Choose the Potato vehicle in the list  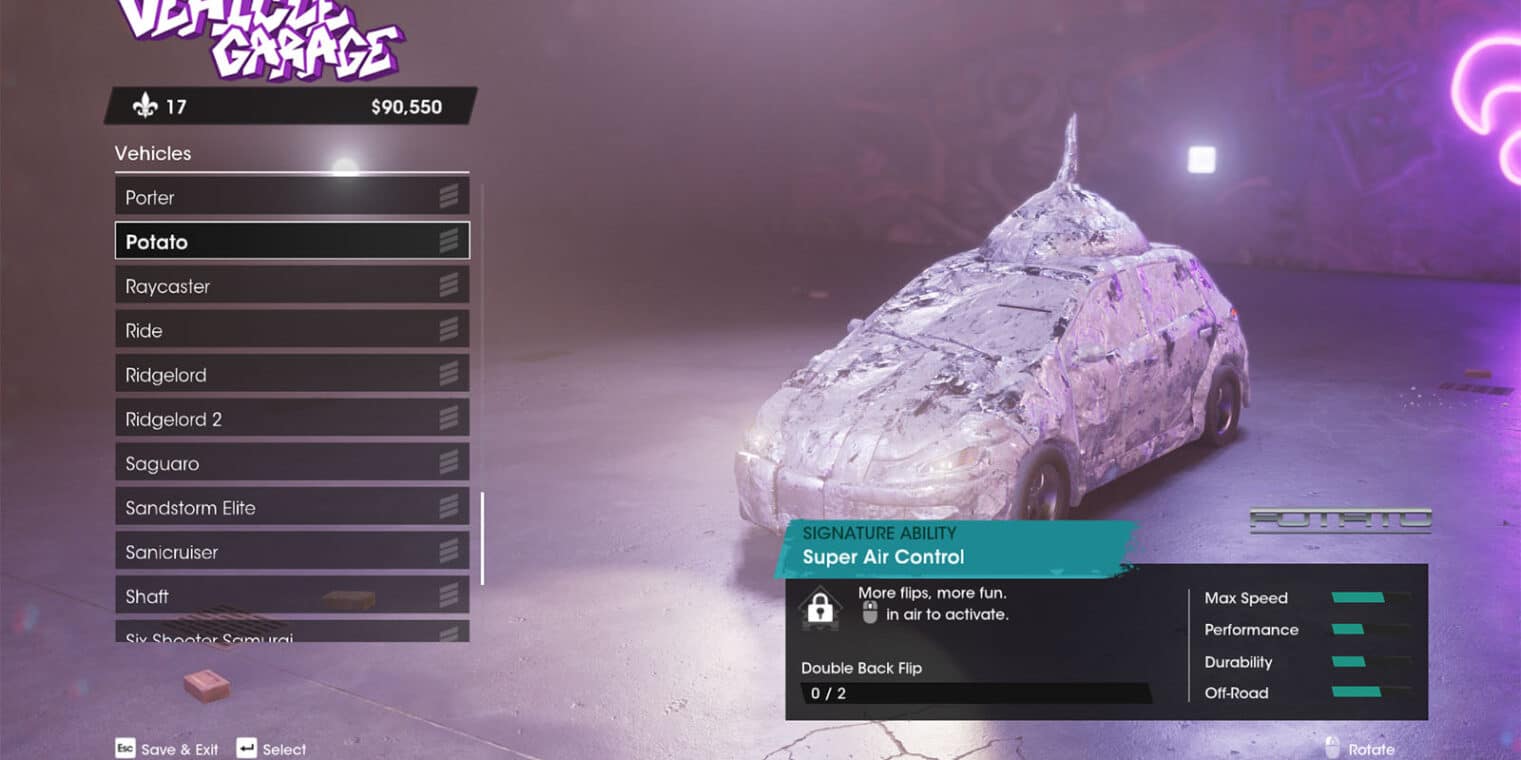(x=291, y=241)
